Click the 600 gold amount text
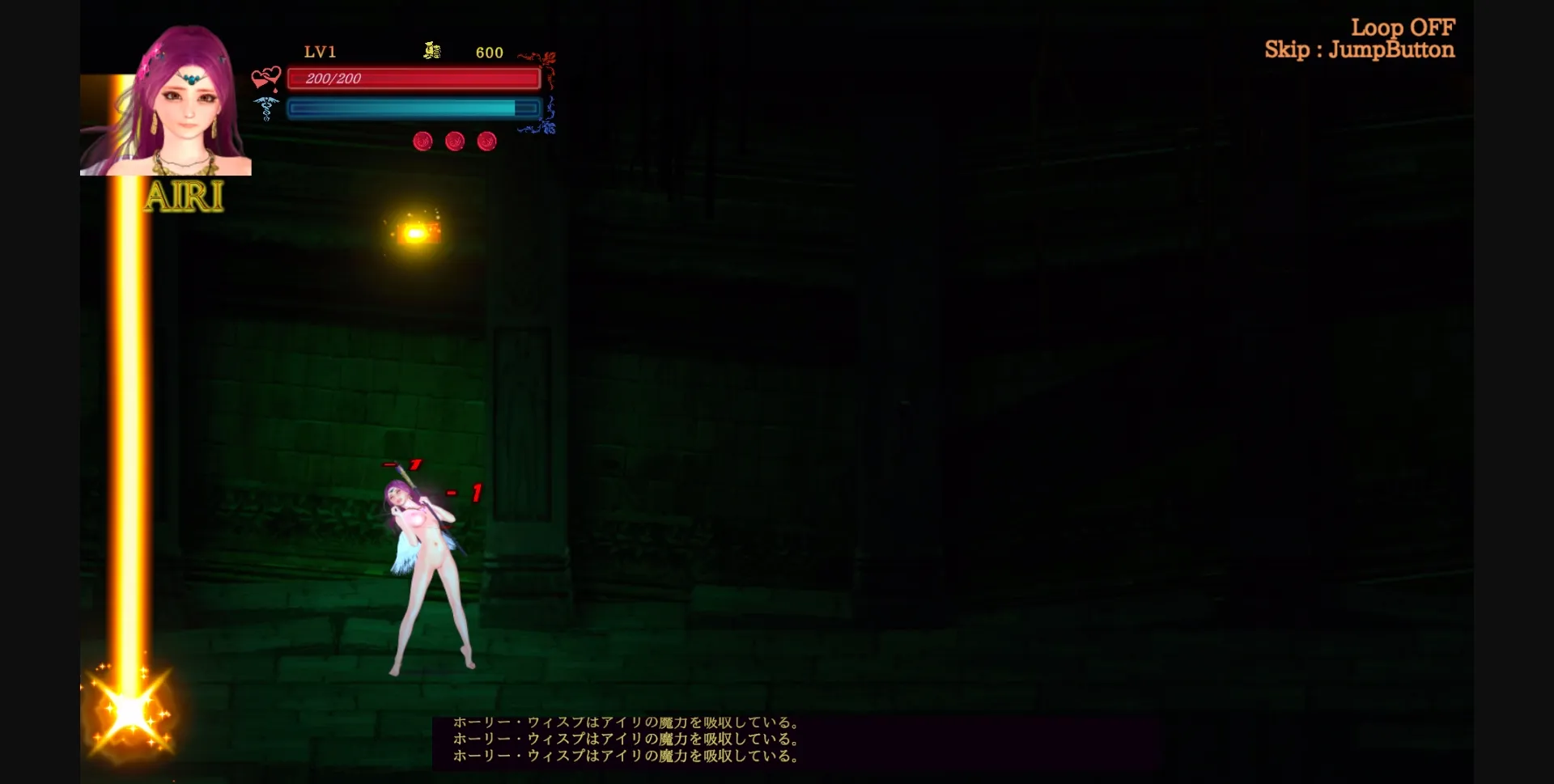 (488, 52)
